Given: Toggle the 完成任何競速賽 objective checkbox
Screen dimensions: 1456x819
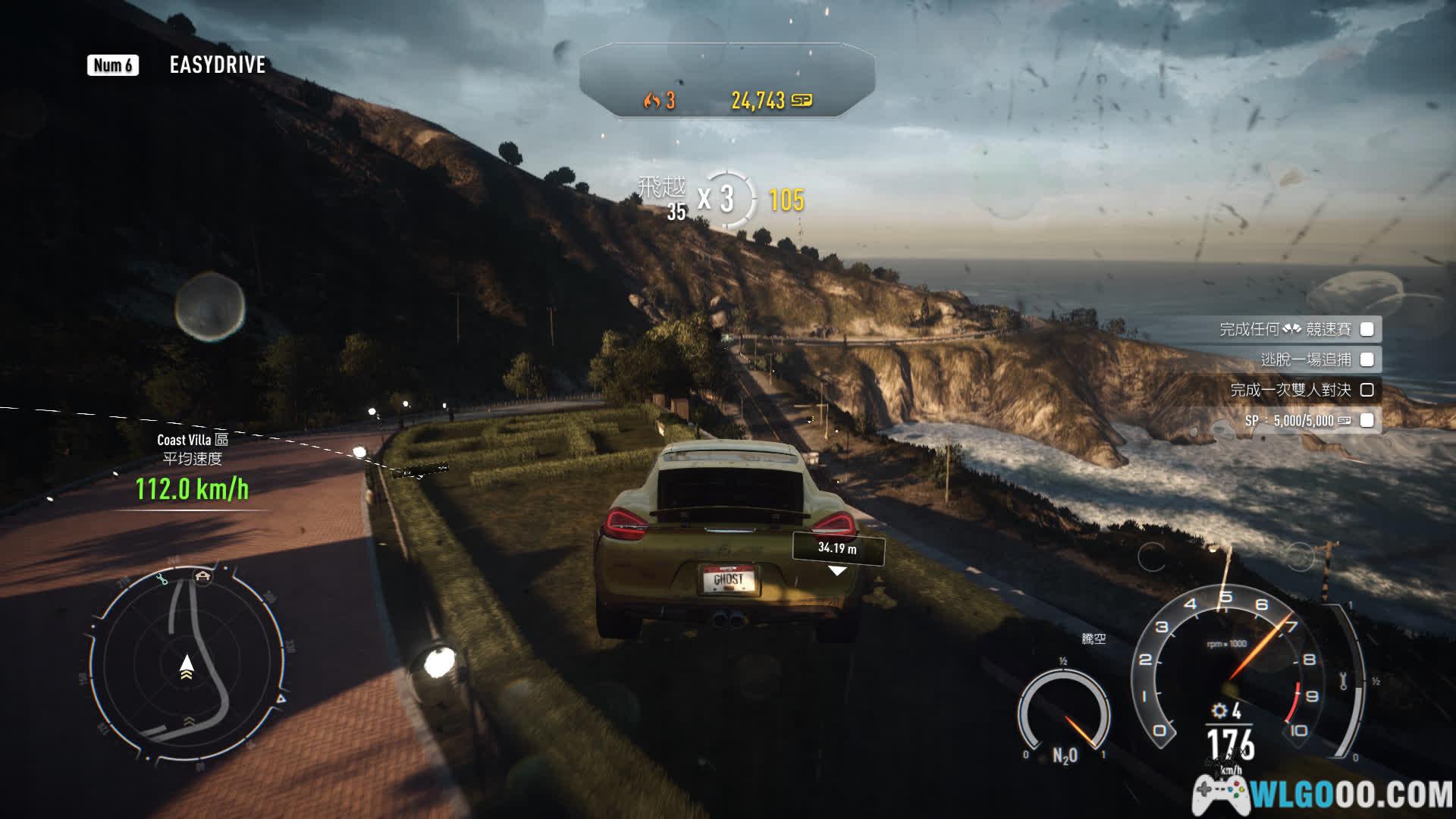Looking at the screenshot, I should [1367, 329].
